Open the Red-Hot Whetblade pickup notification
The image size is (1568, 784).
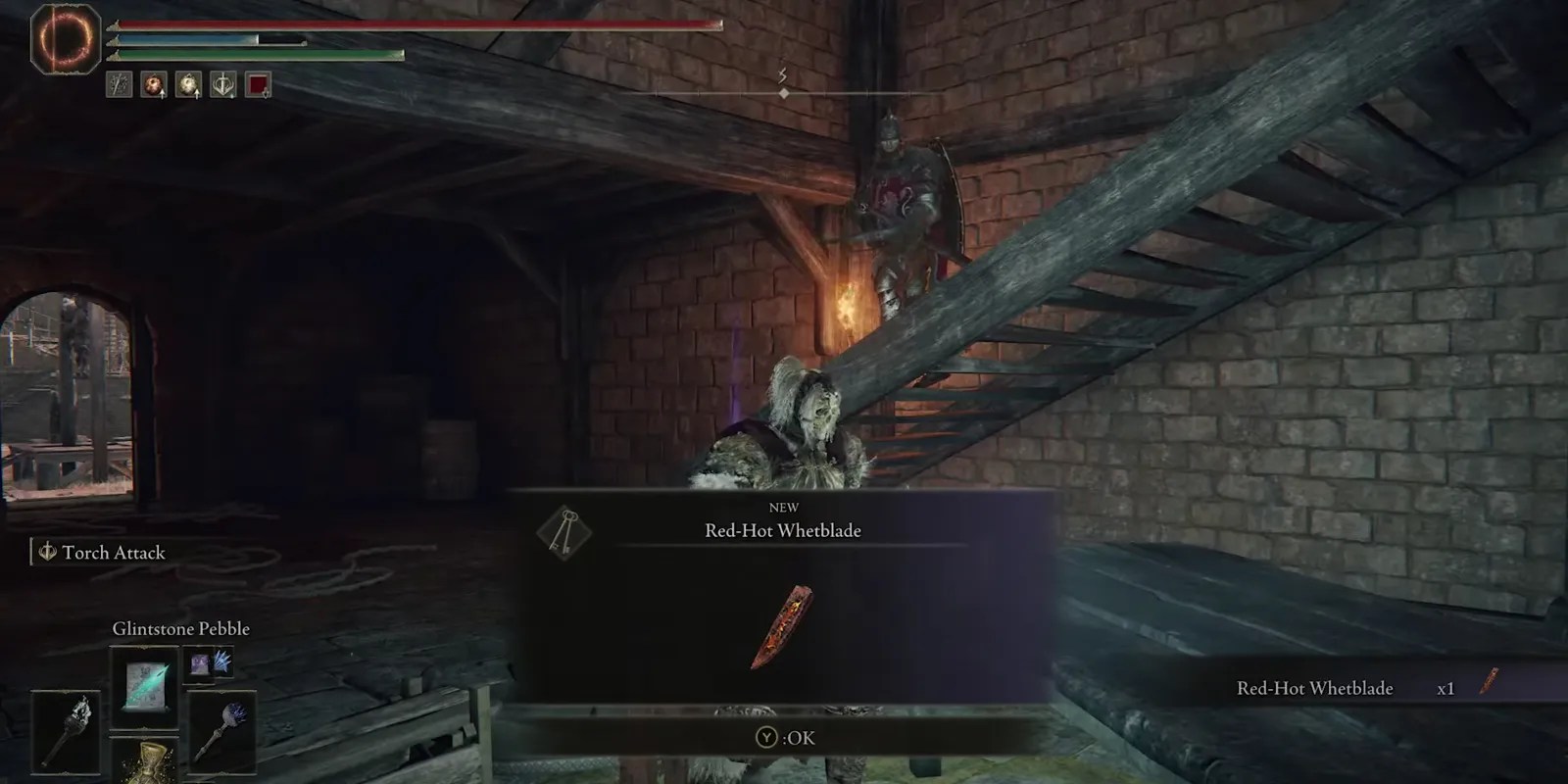coord(1313,688)
